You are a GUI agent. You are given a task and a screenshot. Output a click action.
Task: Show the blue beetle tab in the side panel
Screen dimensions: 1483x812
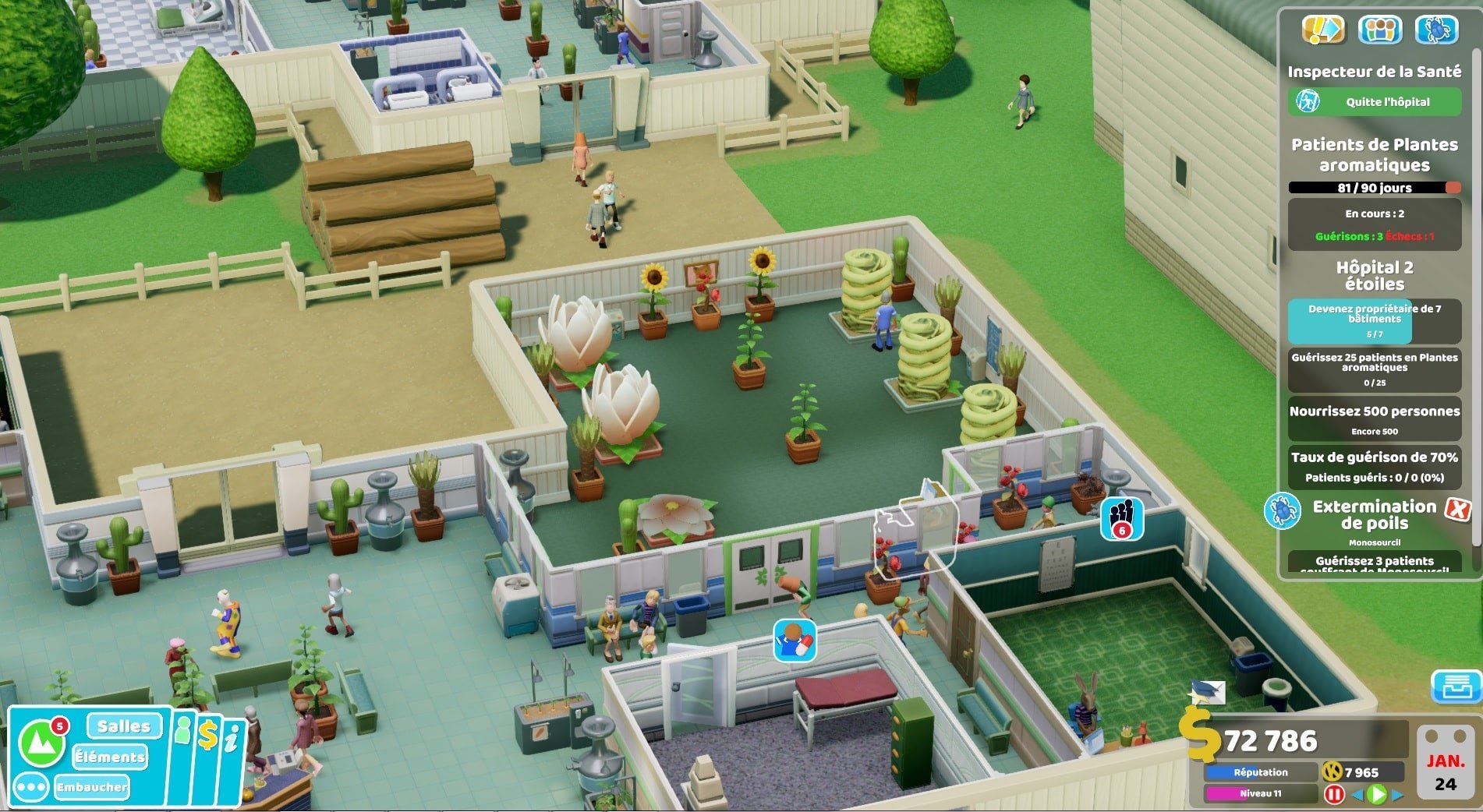pyautogui.click(x=1436, y=30)
